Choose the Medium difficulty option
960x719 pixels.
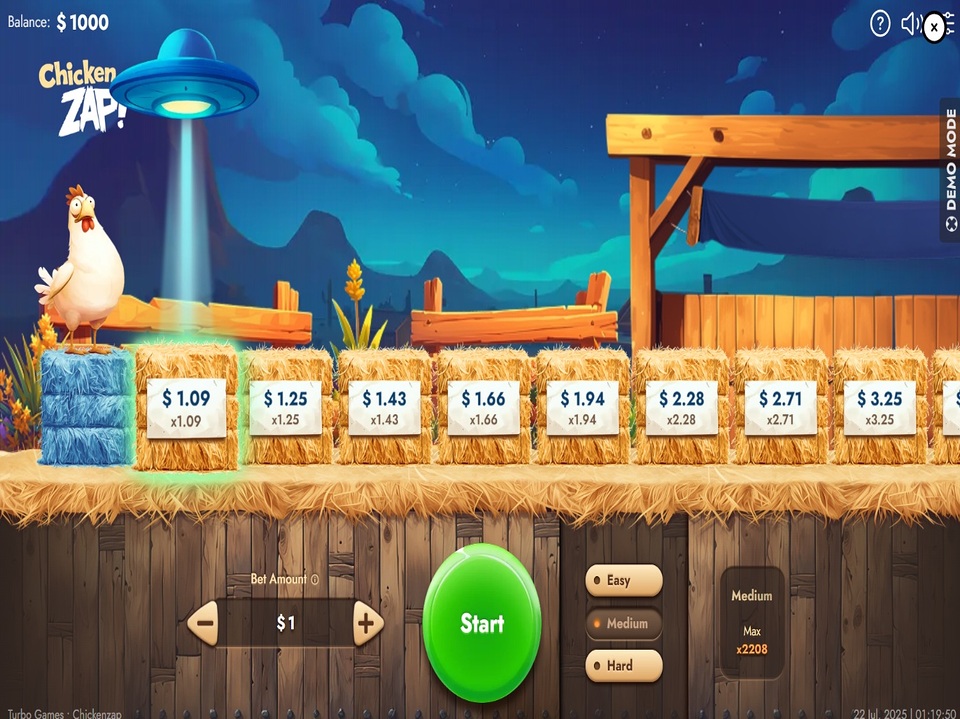623,623
